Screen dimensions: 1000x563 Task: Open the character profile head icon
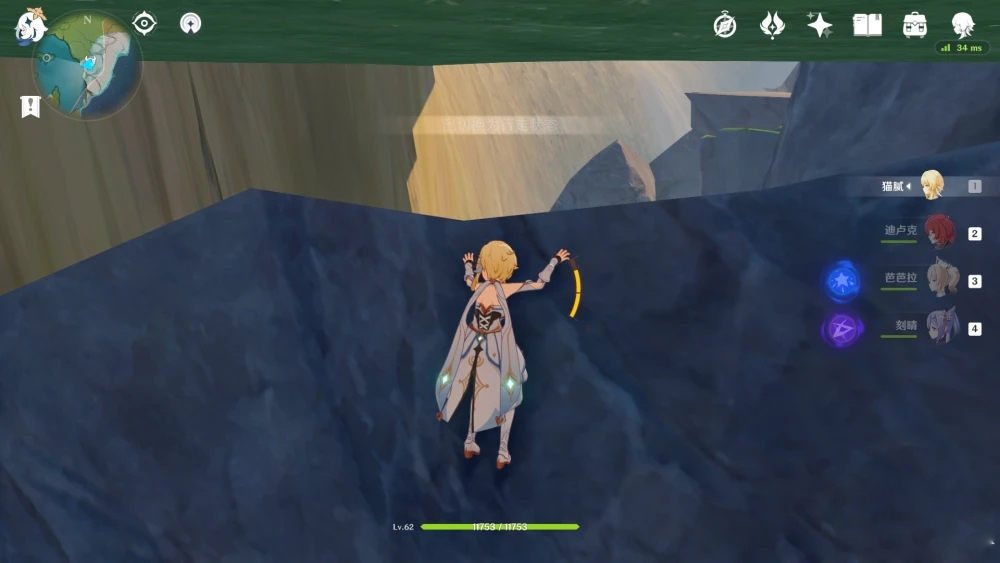click(x=962, y=25)
